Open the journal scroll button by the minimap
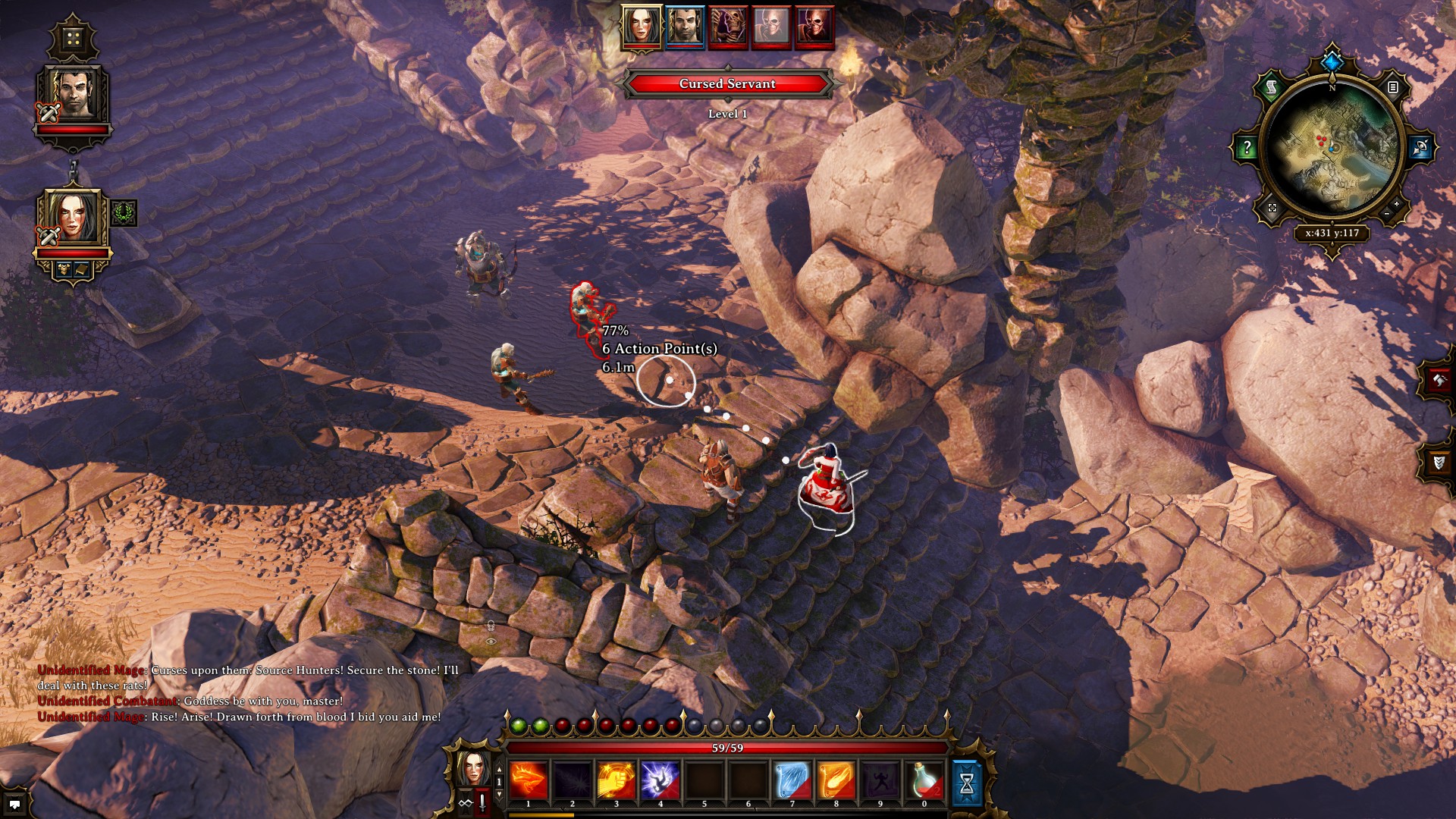This screenshot has height=819, width=1456. (1272, 88)
